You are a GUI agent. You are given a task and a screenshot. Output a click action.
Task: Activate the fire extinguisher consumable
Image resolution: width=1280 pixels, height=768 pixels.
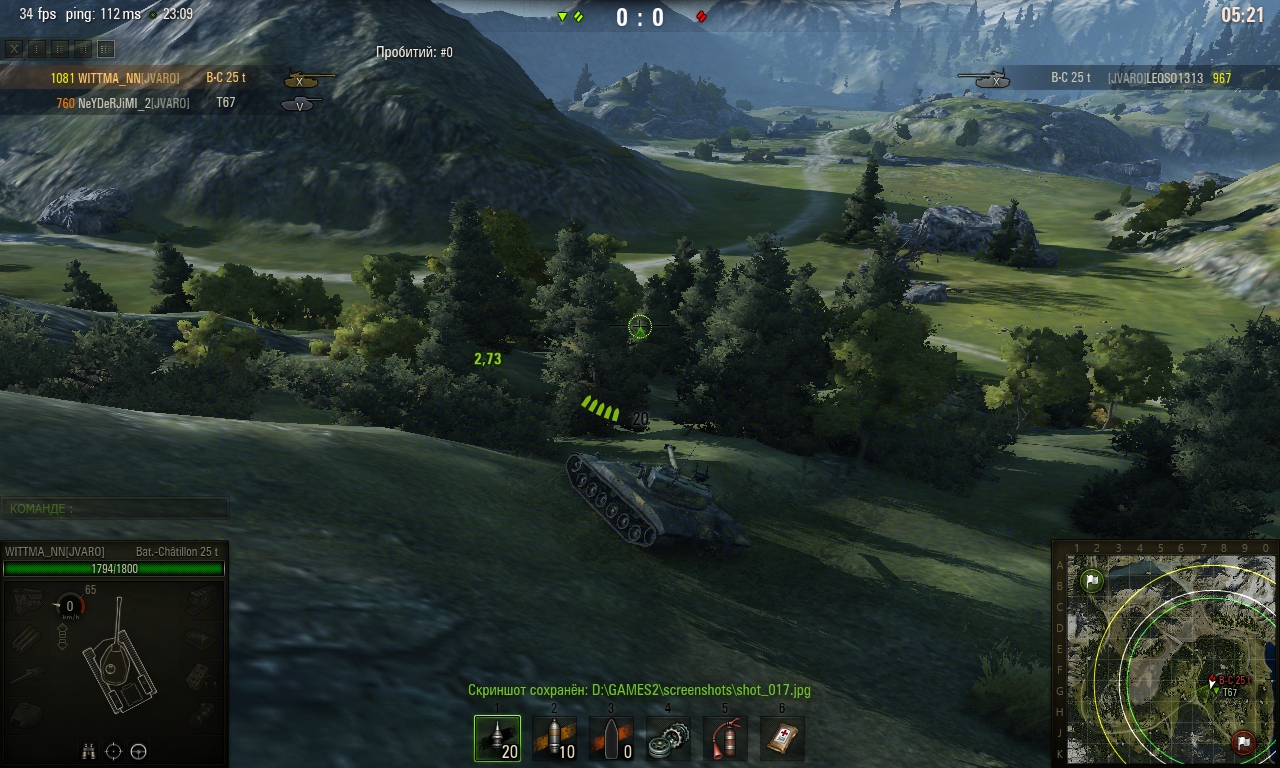(725, 739)
